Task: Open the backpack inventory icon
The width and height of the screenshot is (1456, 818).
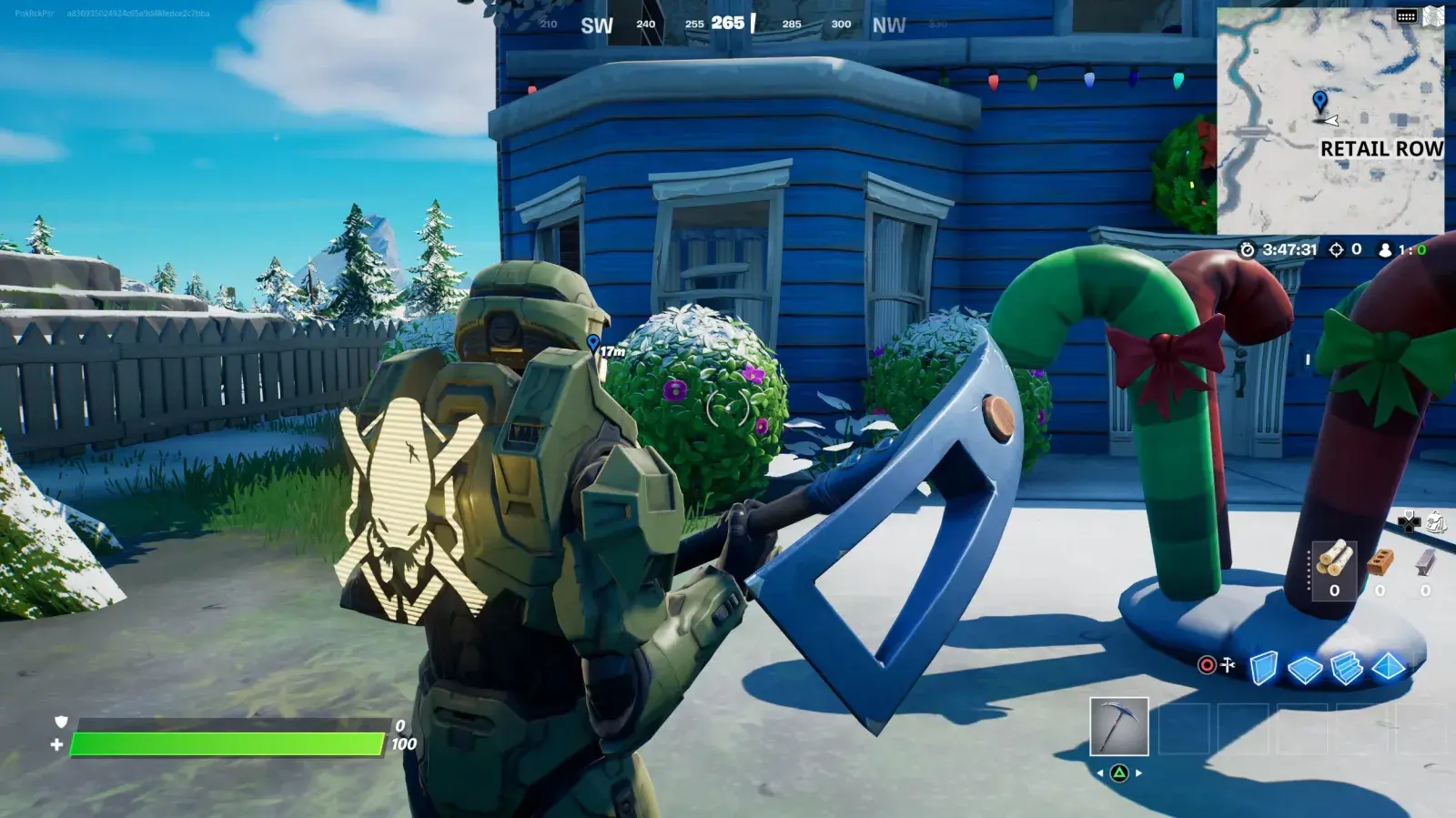Action: click(1436, 522)
